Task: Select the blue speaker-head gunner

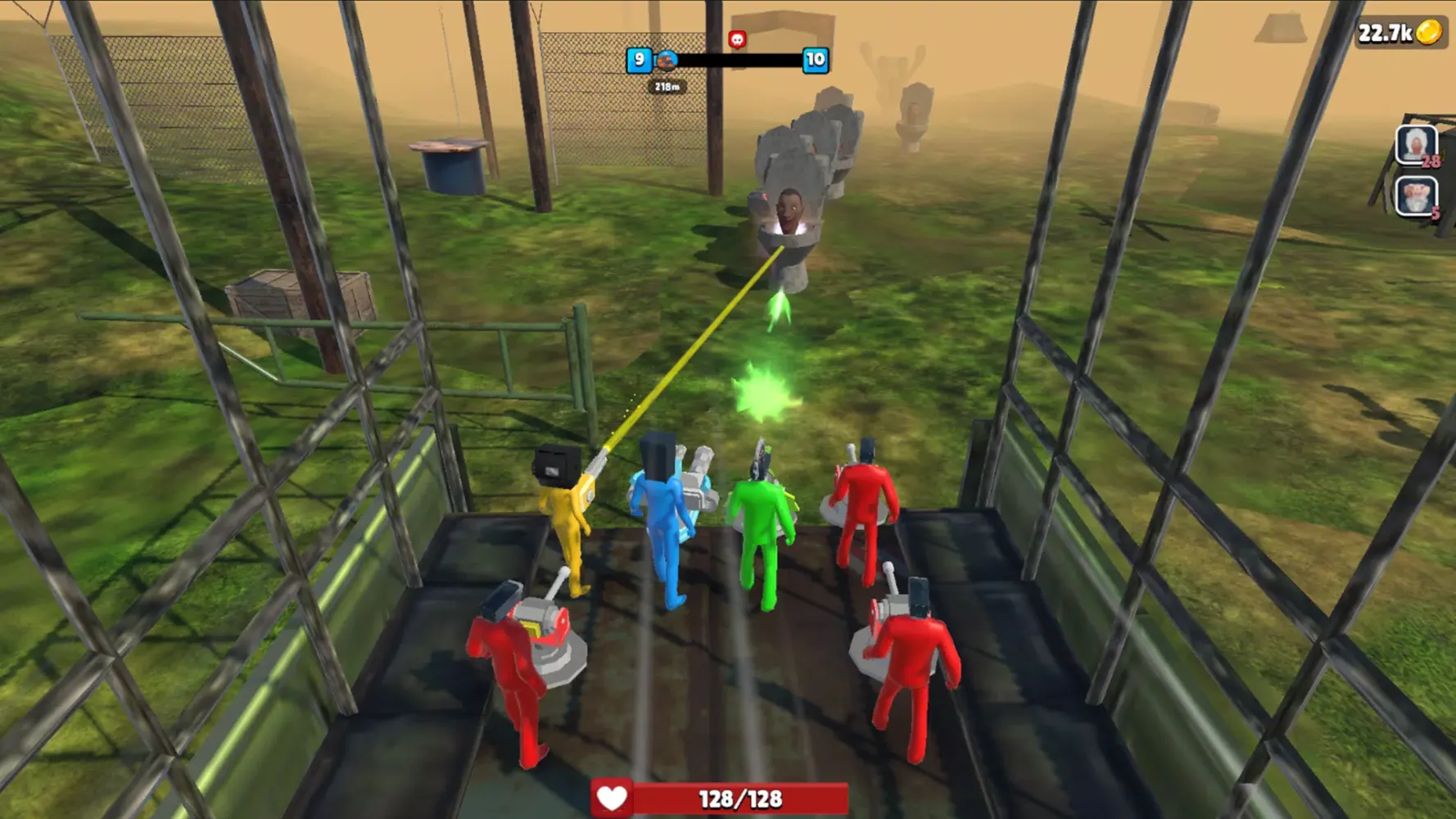Action: click(666, 524)
